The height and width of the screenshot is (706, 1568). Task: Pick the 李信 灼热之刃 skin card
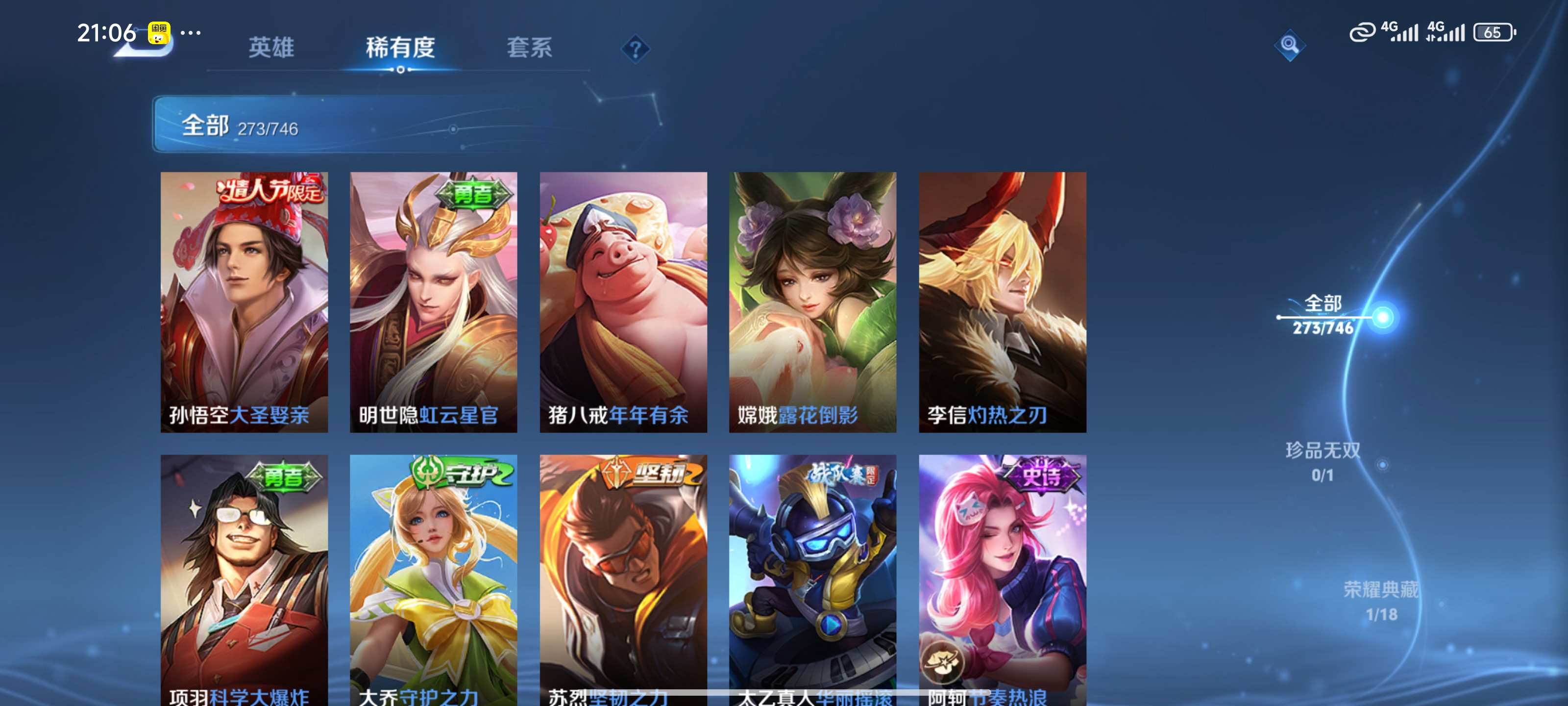[1003, 302]
